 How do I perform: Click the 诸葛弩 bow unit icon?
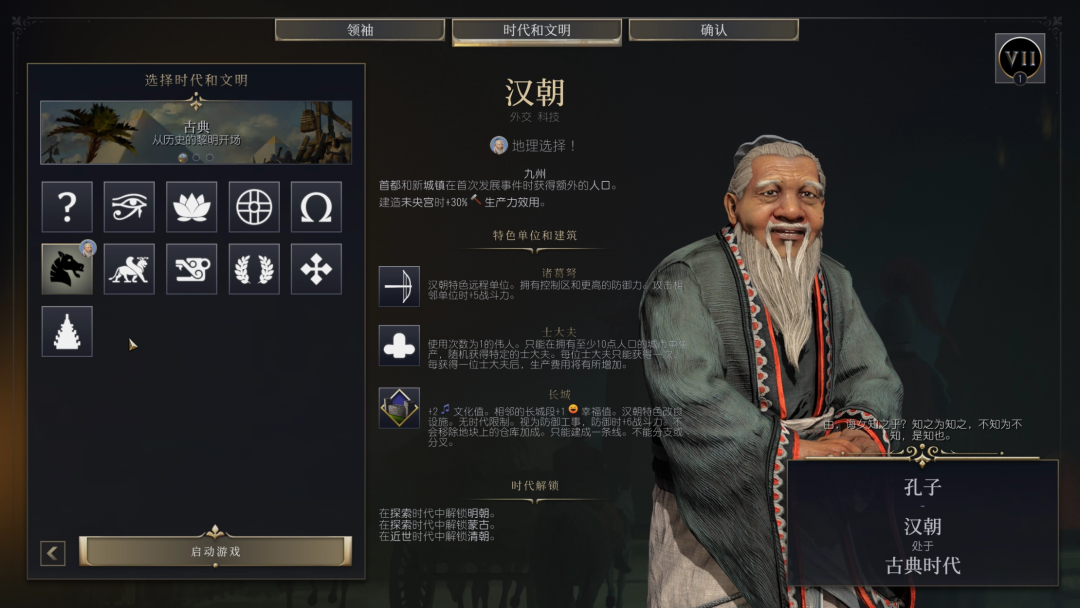pyautogui.click(x=399, y=286)
